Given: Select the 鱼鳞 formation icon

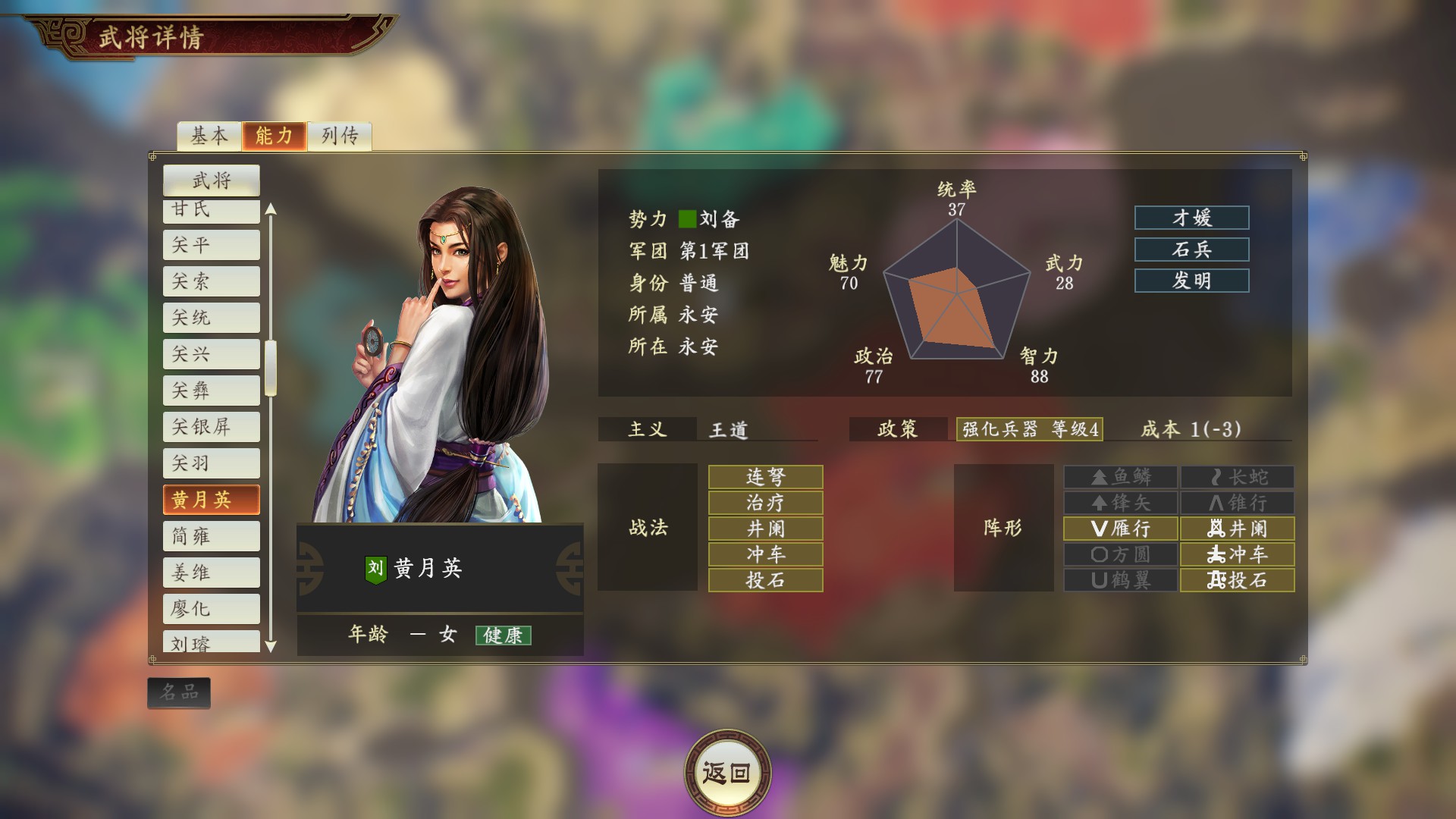Looking at the screenshot, I should pos(1120,477).
